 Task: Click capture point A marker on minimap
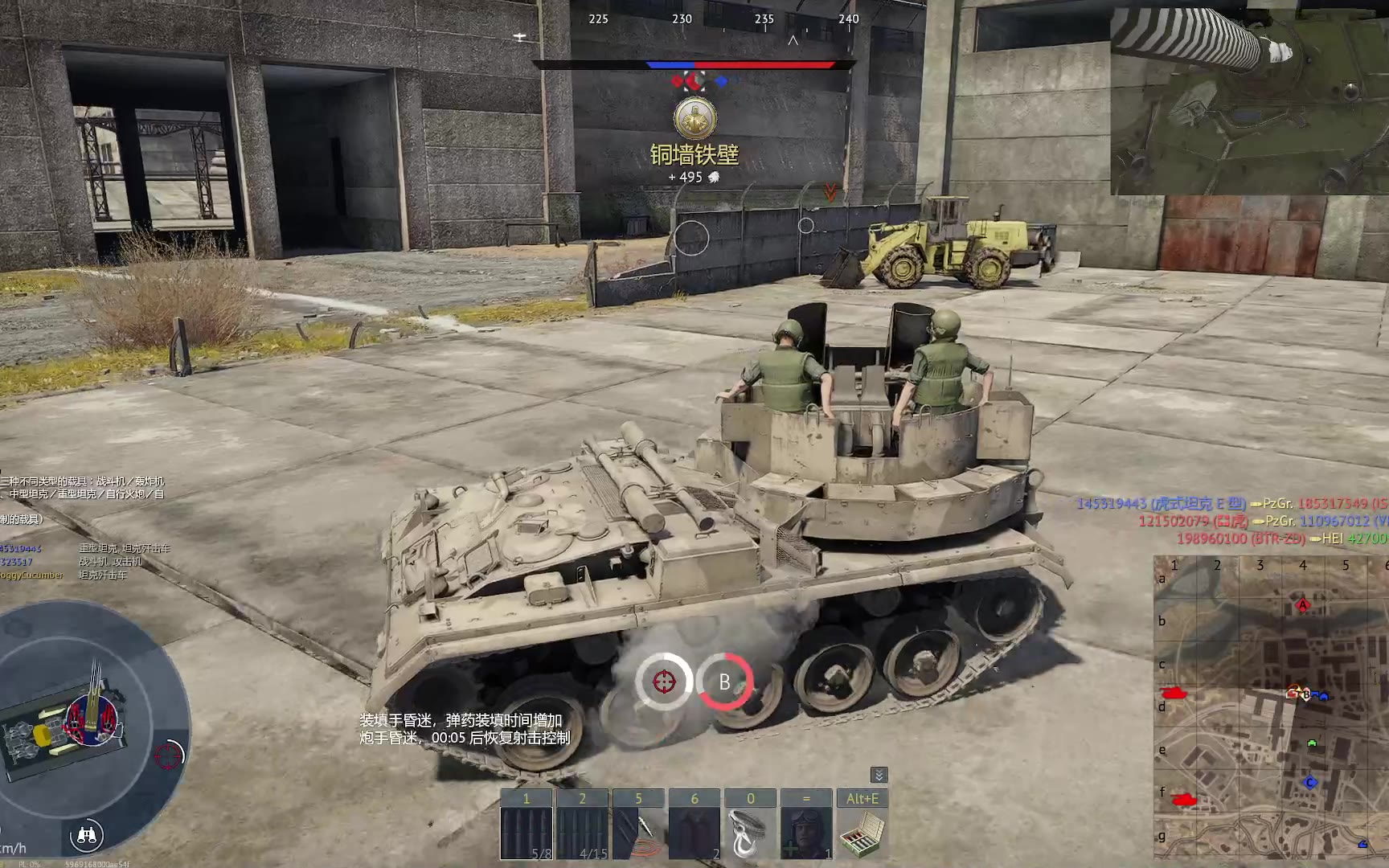point(1303,604)
